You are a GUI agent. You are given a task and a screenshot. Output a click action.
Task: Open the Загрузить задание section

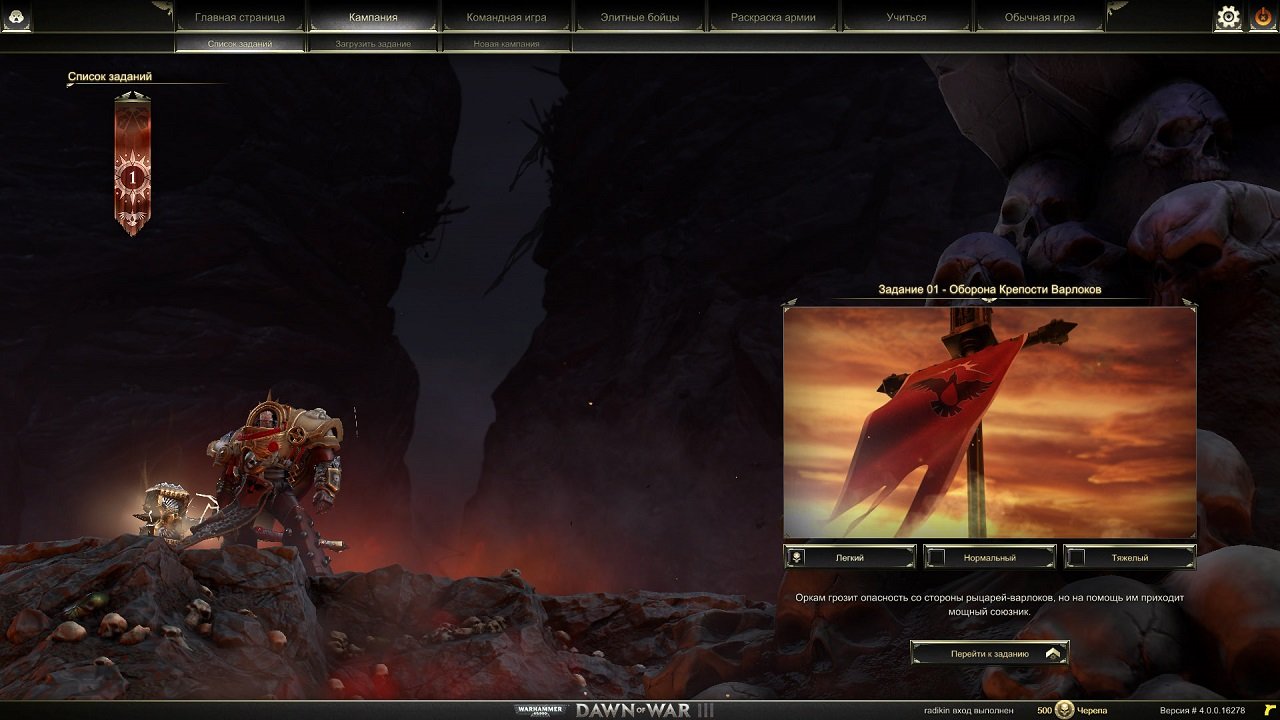point(374,44)
